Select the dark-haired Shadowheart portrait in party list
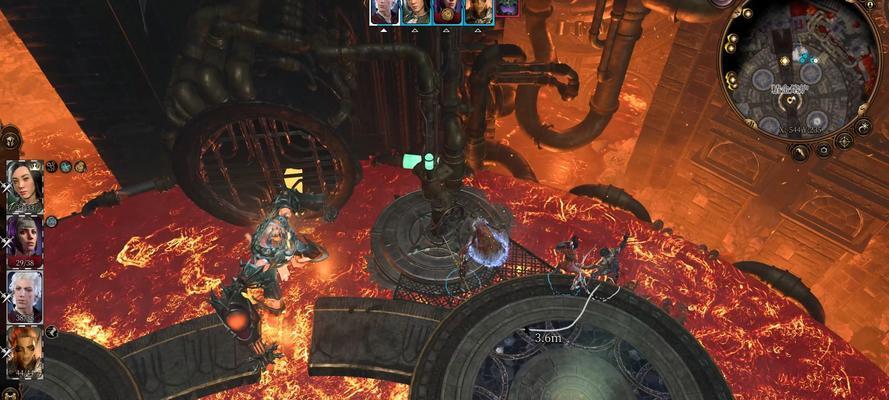 click(x=24, y=186)
